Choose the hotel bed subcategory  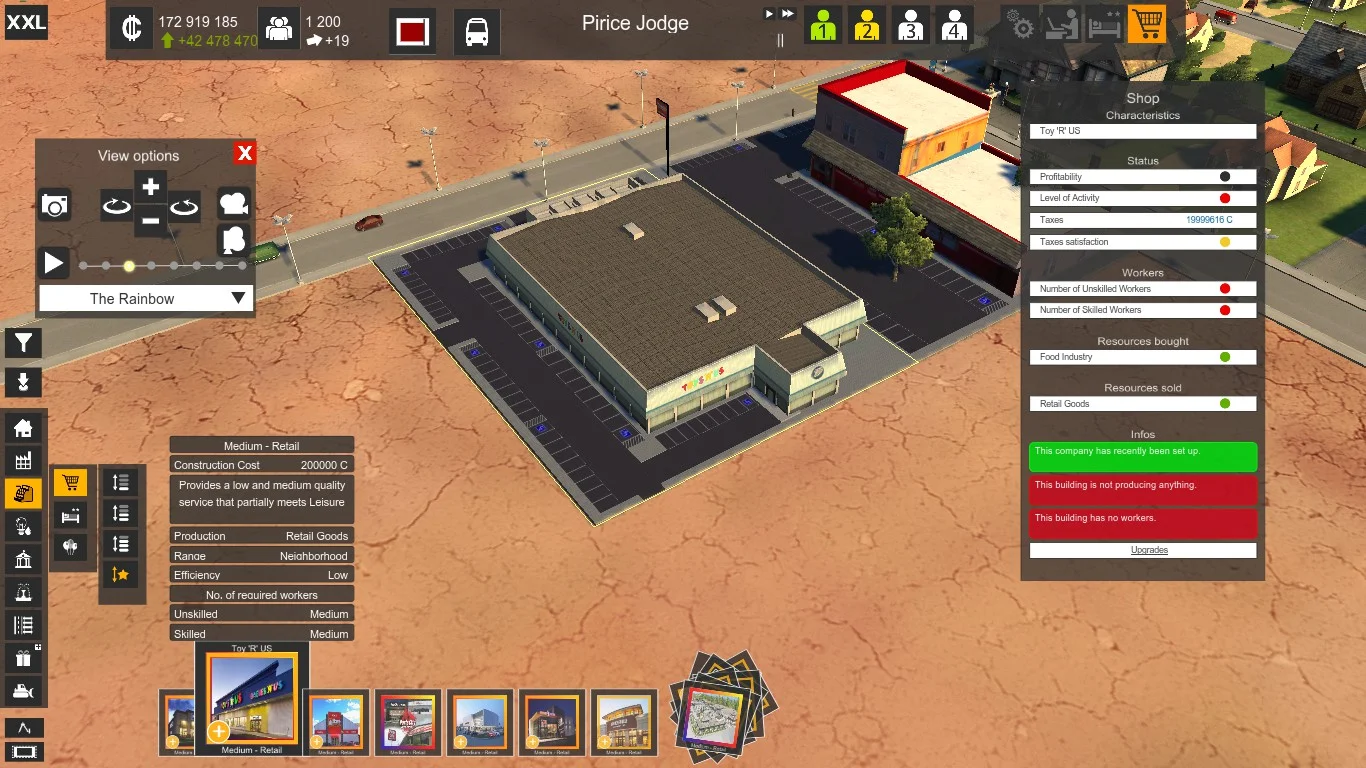tap(70, 516)
